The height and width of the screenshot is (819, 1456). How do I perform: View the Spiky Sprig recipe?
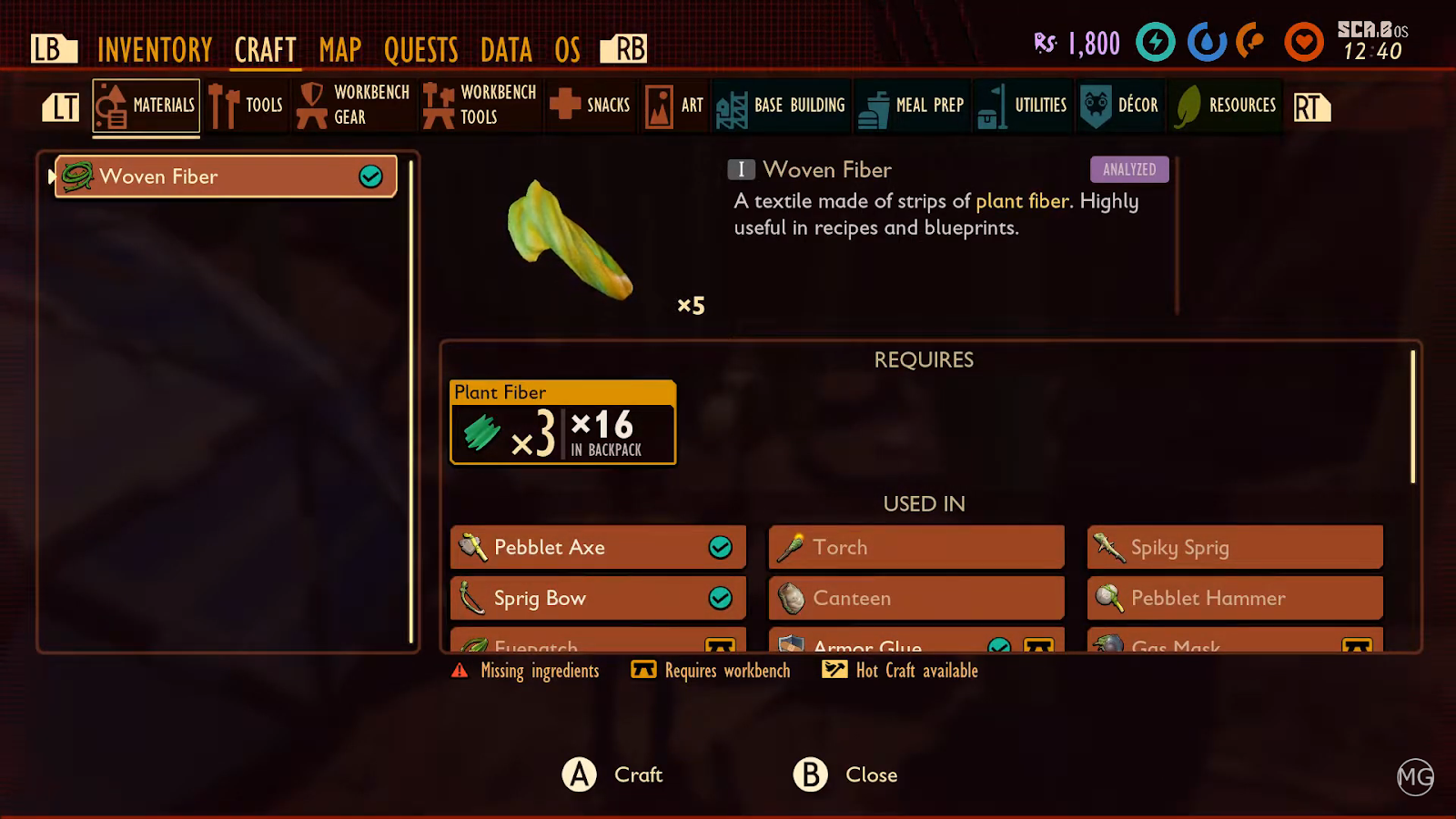1235,547
